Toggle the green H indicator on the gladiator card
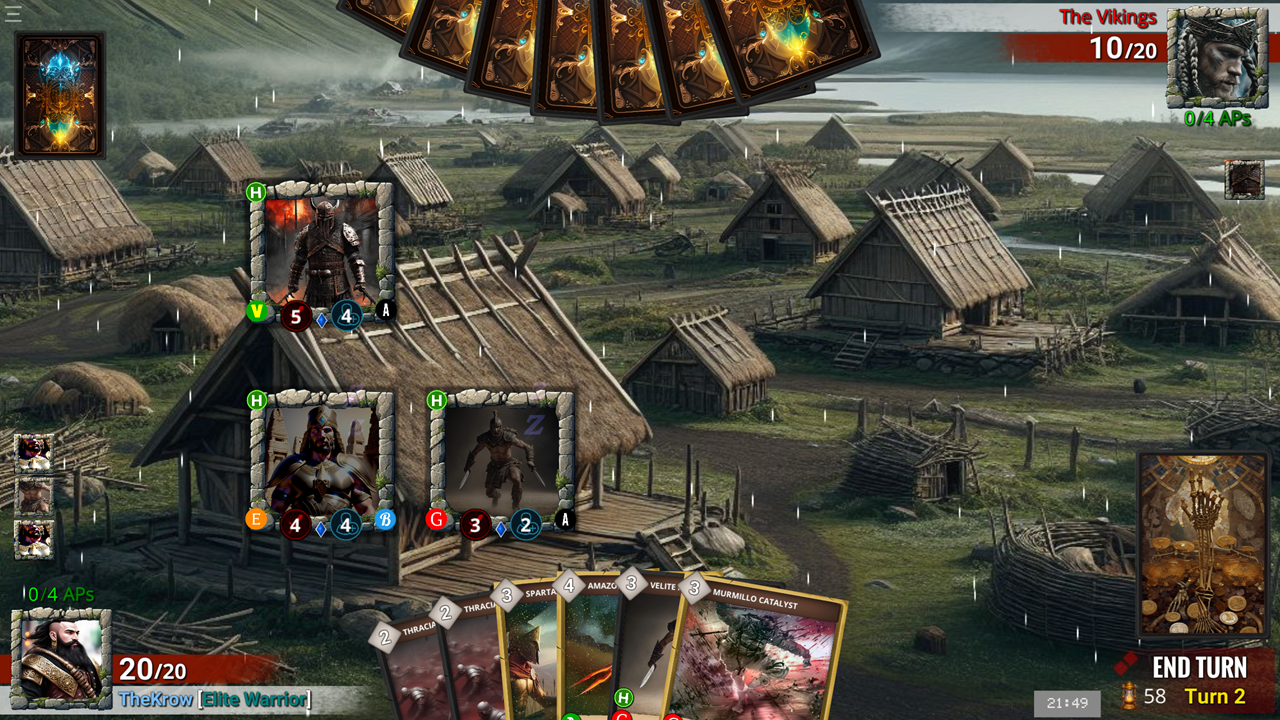 (x=437, y=400)
